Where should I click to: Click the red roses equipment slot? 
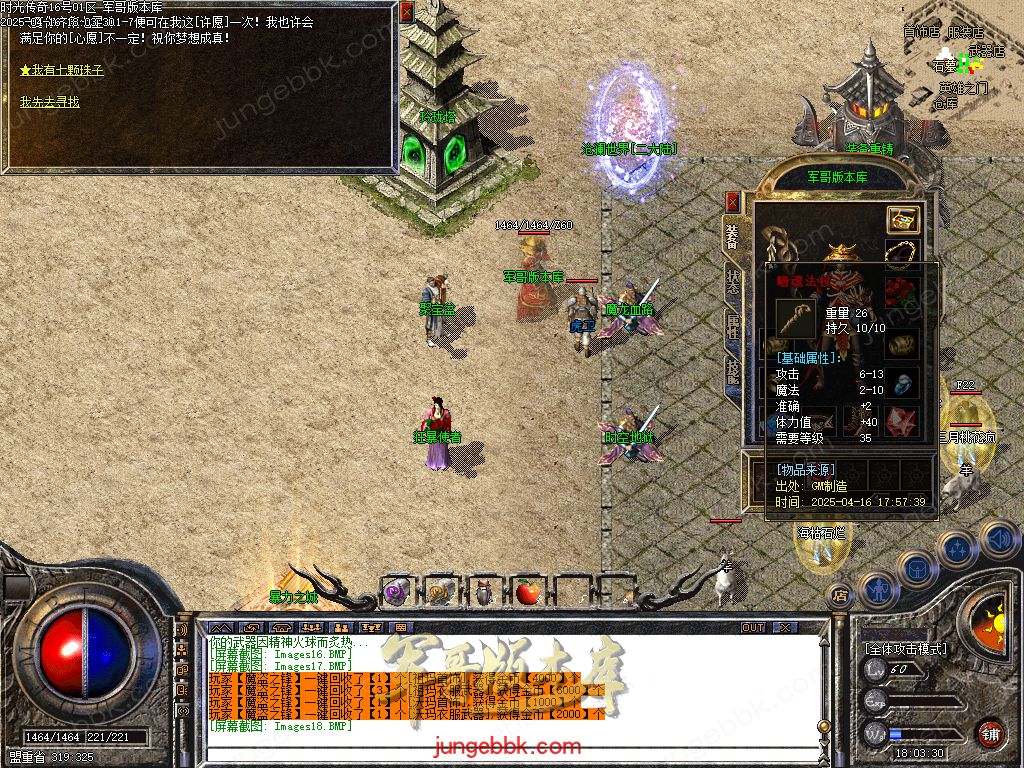[x=903, y=291]
